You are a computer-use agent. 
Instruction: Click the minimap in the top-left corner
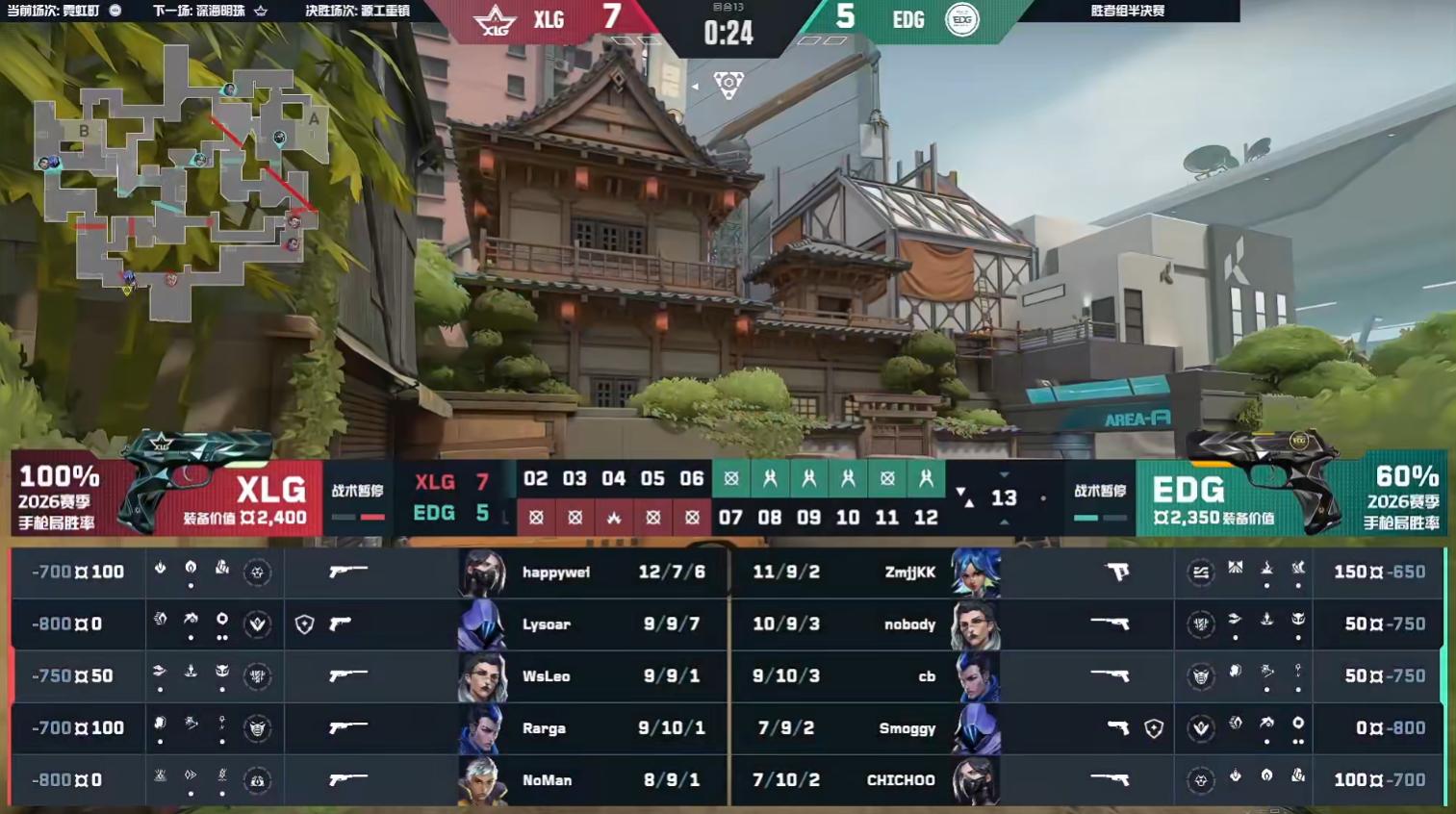pyautogui.click(x=178, y=183)
